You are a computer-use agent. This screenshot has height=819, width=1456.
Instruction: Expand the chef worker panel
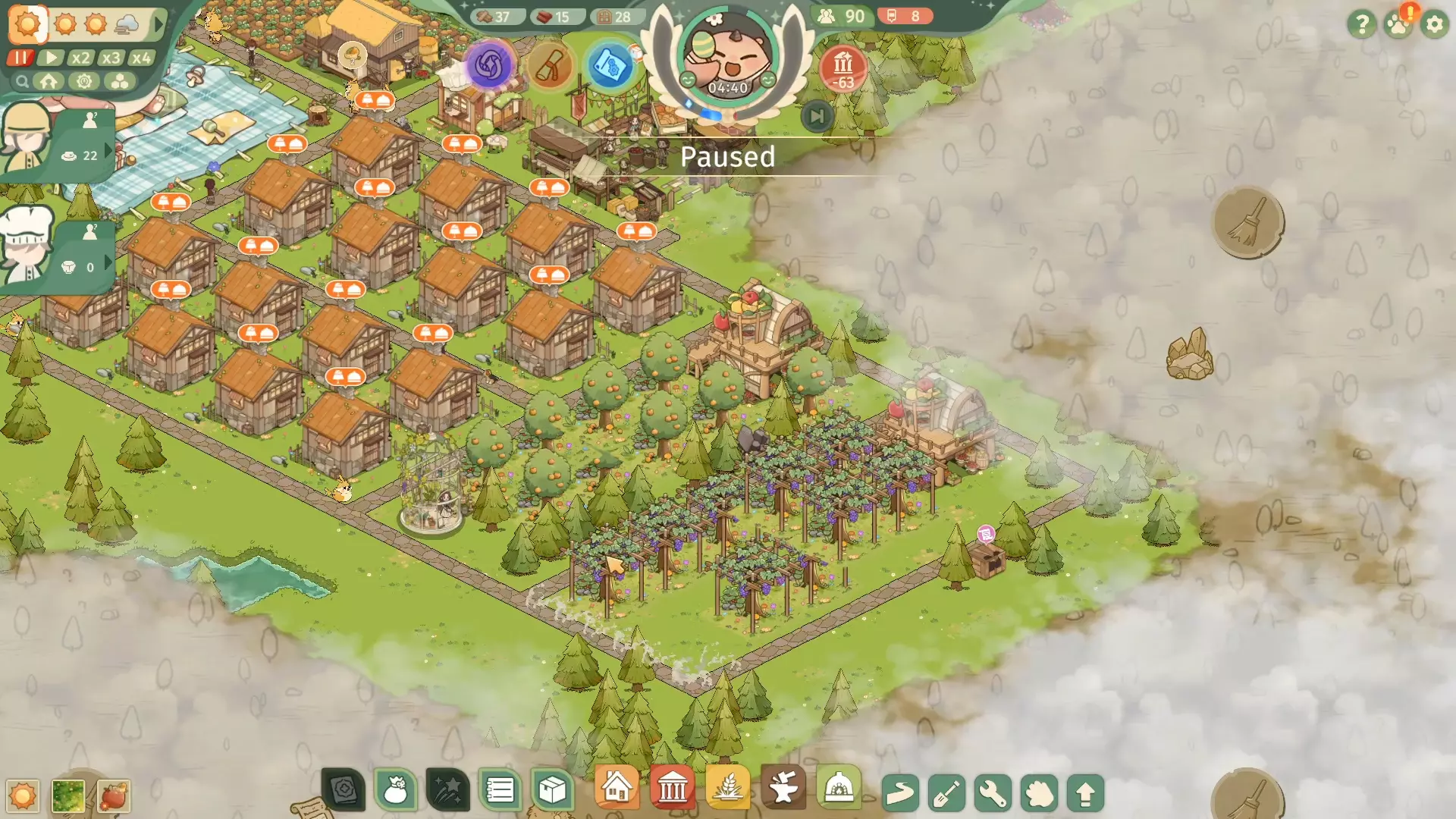108,262
